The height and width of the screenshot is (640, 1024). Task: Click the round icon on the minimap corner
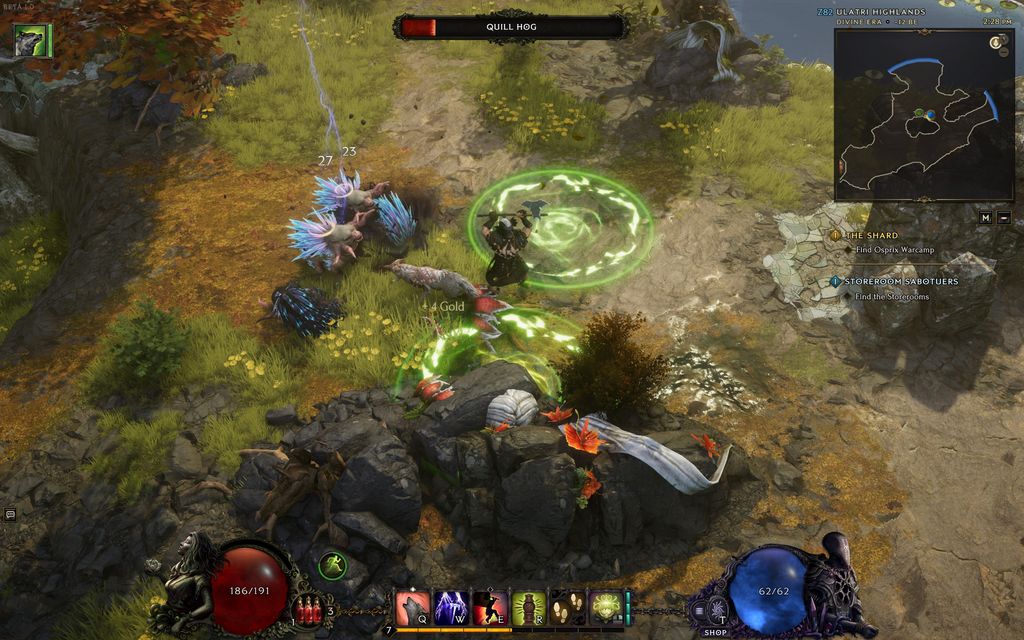tap(996, 42)
